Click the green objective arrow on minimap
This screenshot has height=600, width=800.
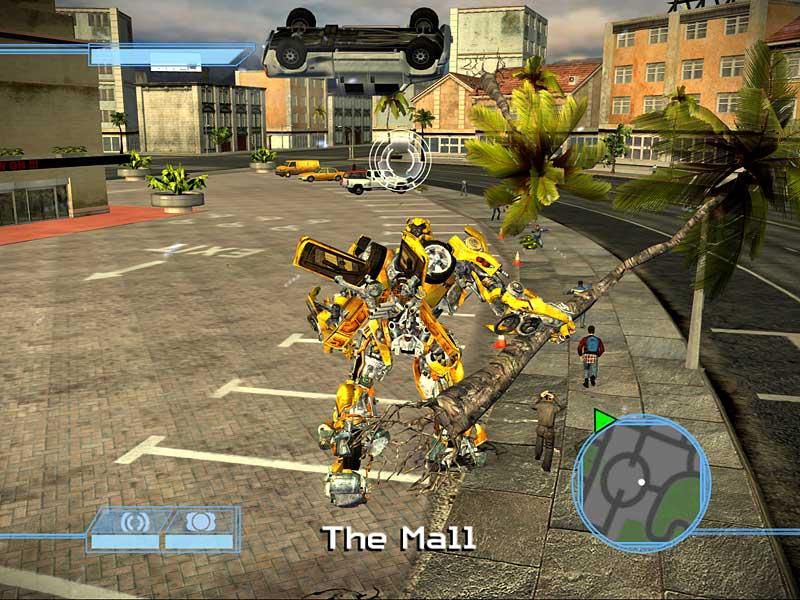pos(603,421)
